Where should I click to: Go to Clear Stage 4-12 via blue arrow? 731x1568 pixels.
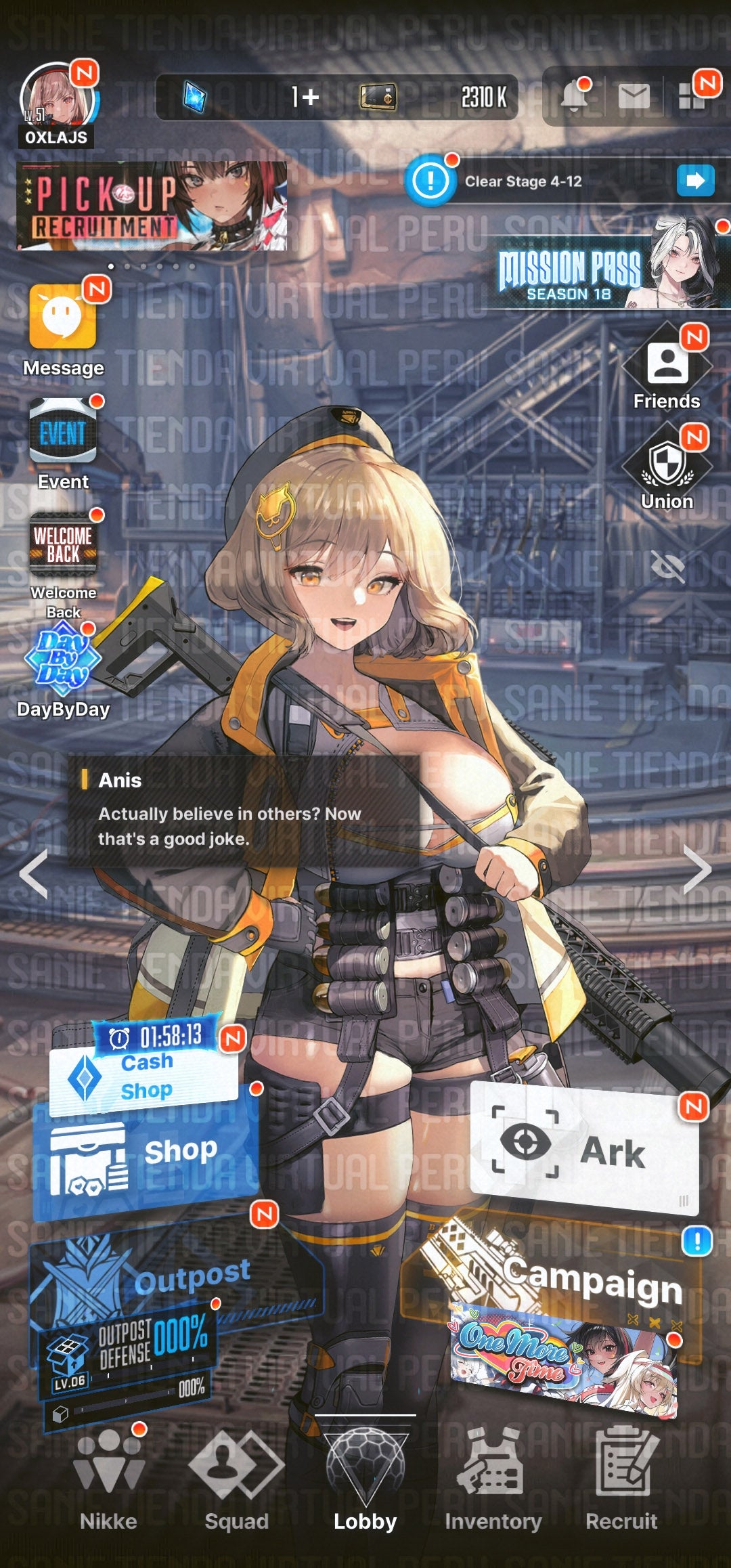[695, 181]
